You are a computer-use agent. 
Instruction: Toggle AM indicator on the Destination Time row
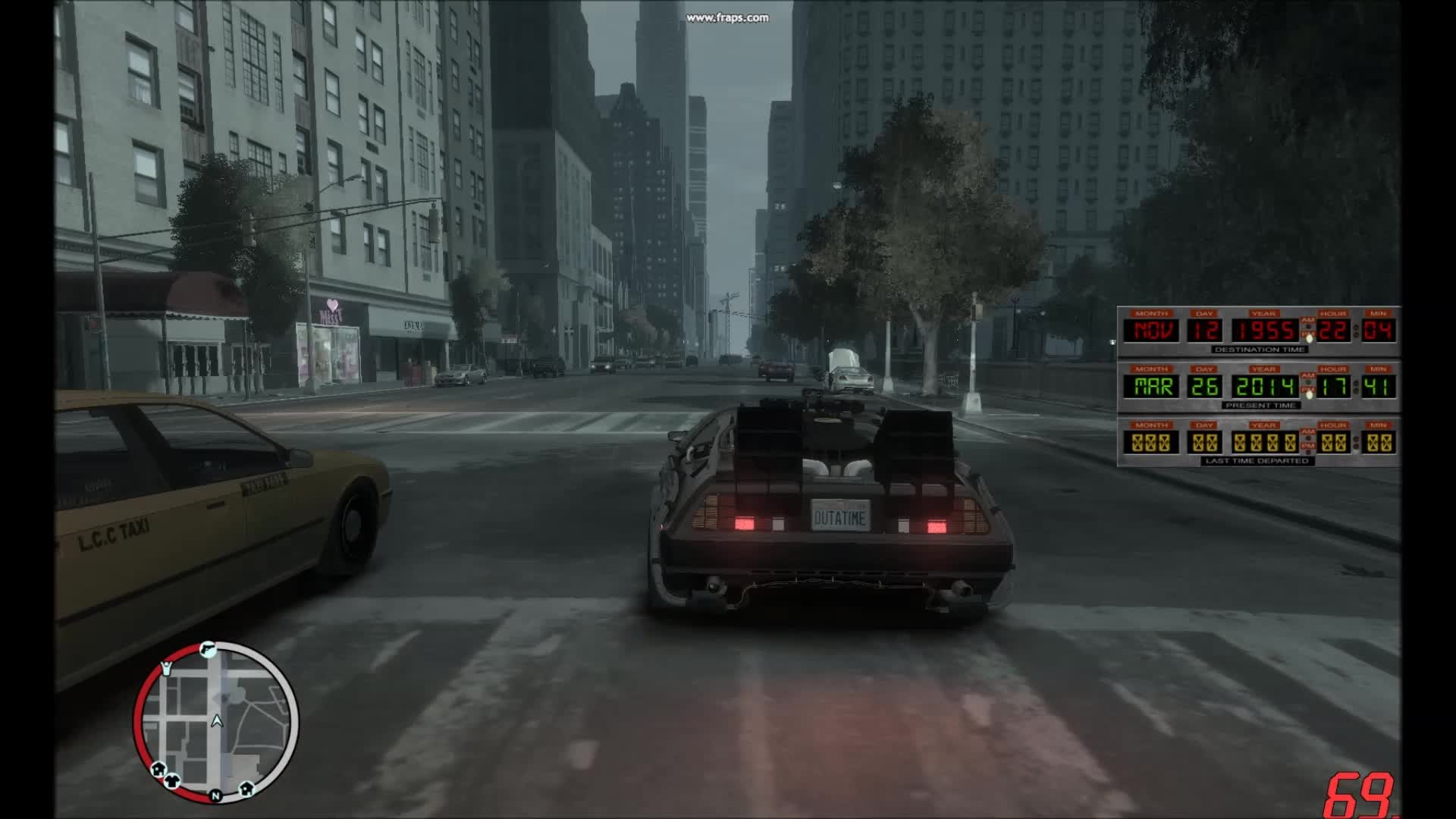(1308, 320)
